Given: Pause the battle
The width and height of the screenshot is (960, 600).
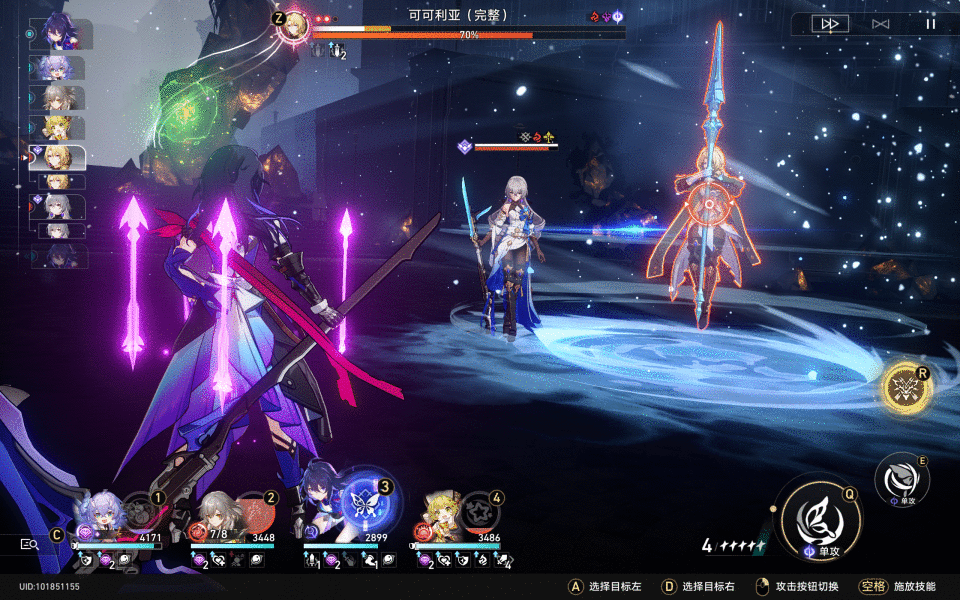Looking at the screenshot, I should pos(931,23).
